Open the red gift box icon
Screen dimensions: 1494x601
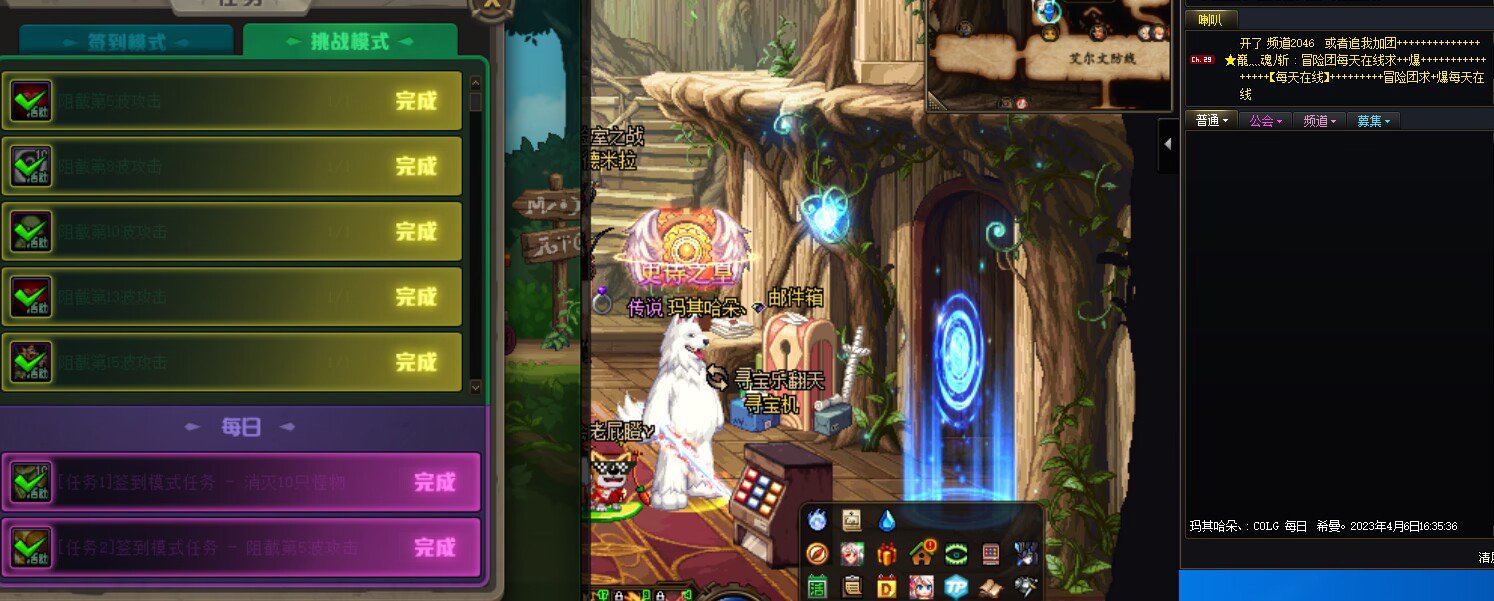[x=887, y=553]
